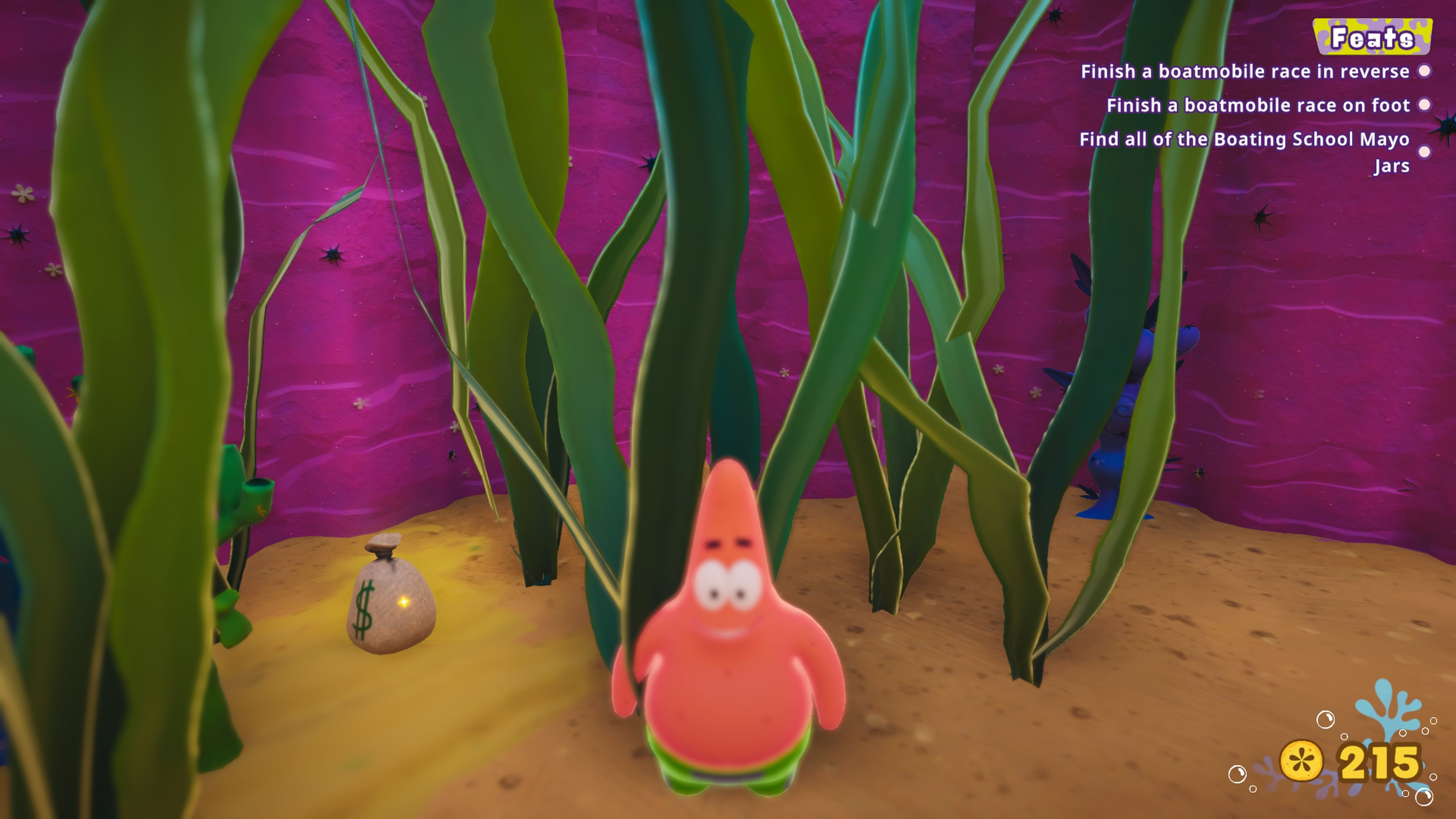Viewport: 1456px width, 819px height.
Task: Click the gold doubloon coin icon
Action: tap(1301, 761)
